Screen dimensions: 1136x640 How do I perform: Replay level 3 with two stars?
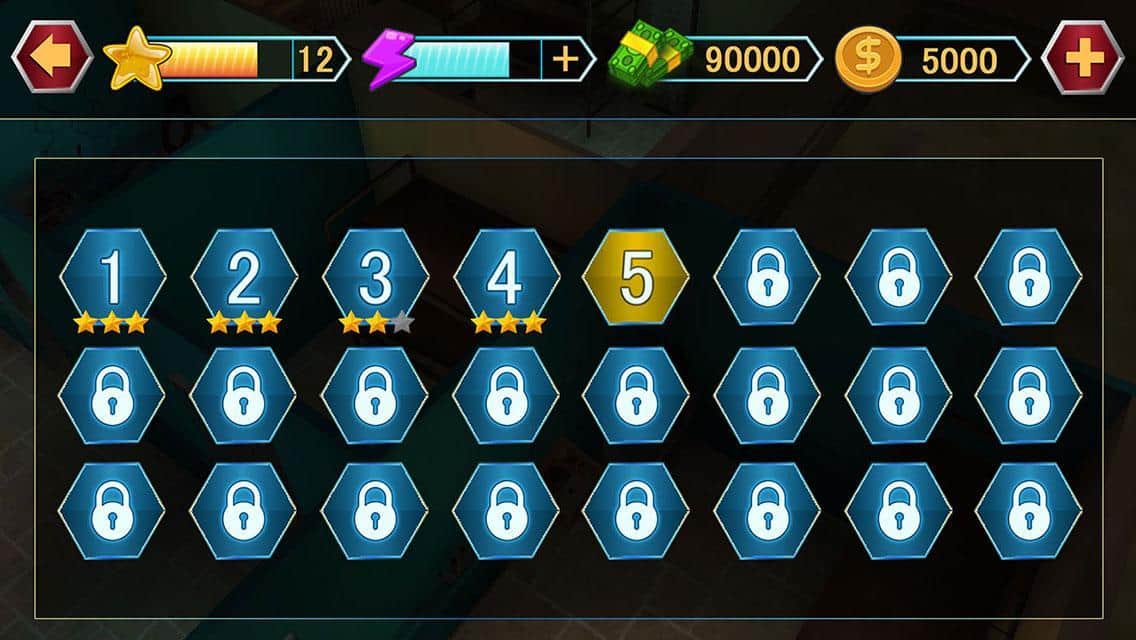pos(375,278)
